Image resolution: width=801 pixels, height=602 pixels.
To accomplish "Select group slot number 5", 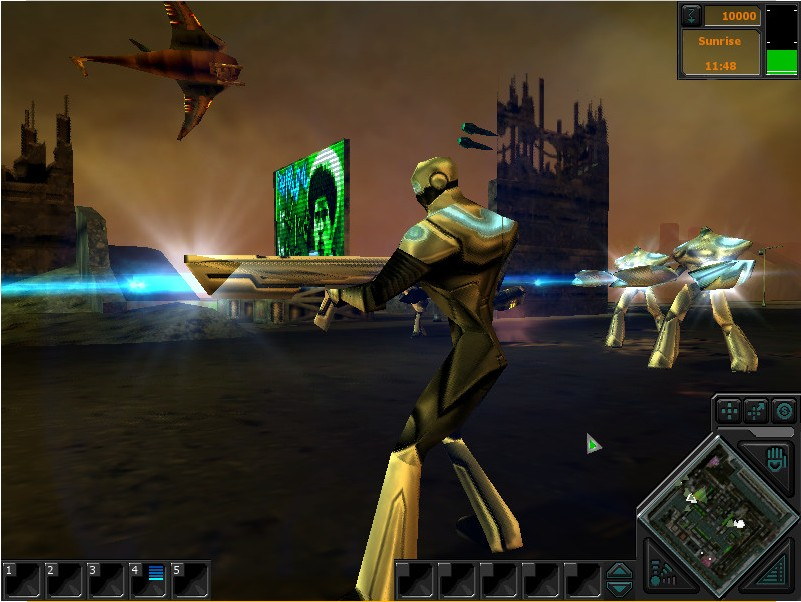I will 190,579.
